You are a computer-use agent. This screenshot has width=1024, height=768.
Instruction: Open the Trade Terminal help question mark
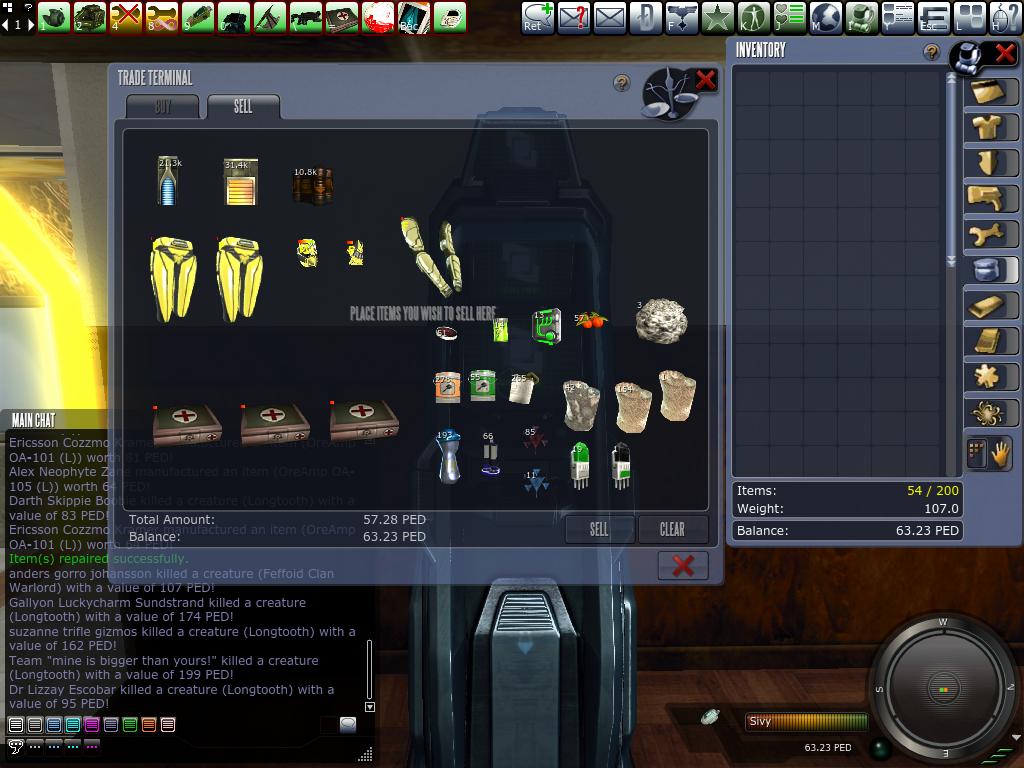tap(622, 84)
